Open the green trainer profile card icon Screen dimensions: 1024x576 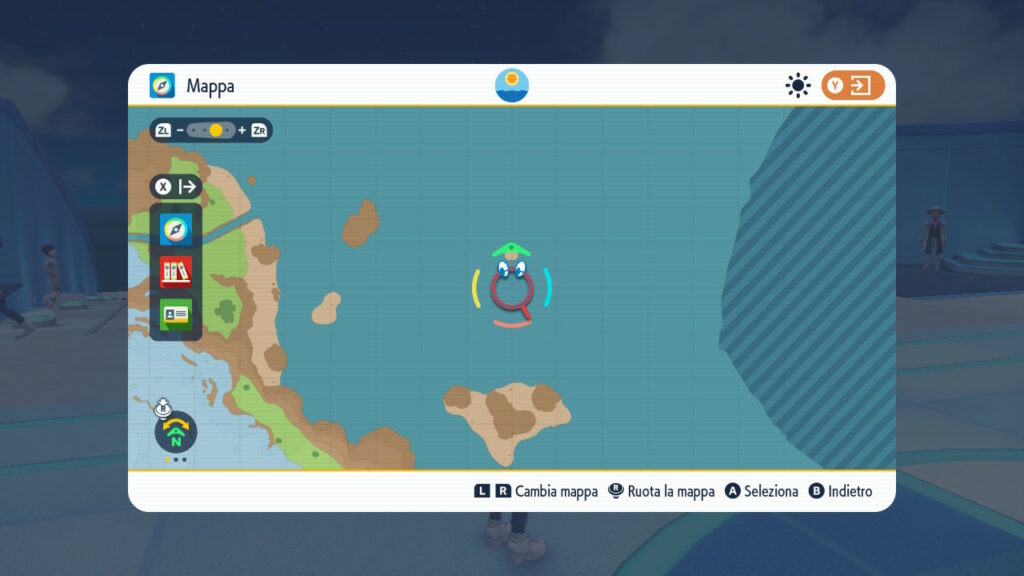tap(176, 314)
